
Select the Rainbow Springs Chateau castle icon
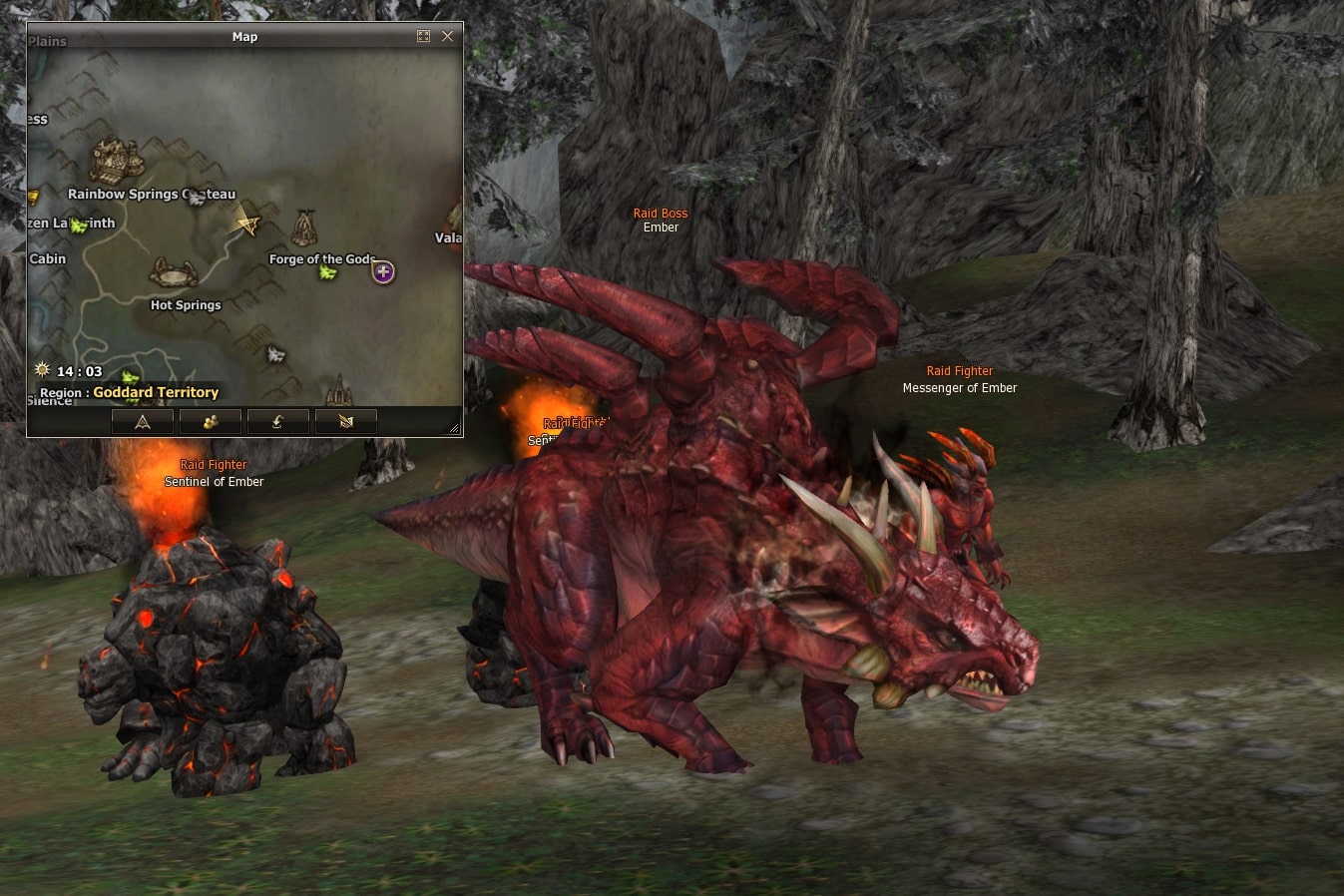[x=117, y=161]
